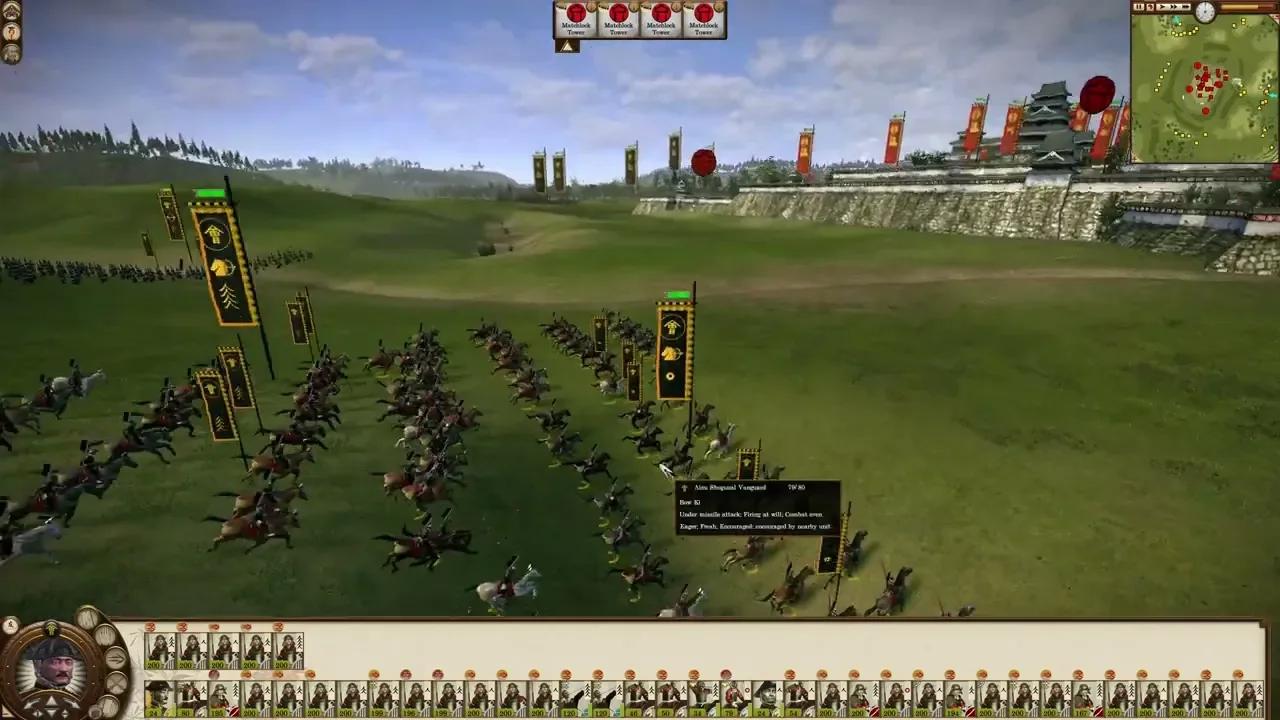The width and height of the screenshot is (1280, 720).
Task: Click the time bar beside the clock
Action: (x=1250, y=7)
